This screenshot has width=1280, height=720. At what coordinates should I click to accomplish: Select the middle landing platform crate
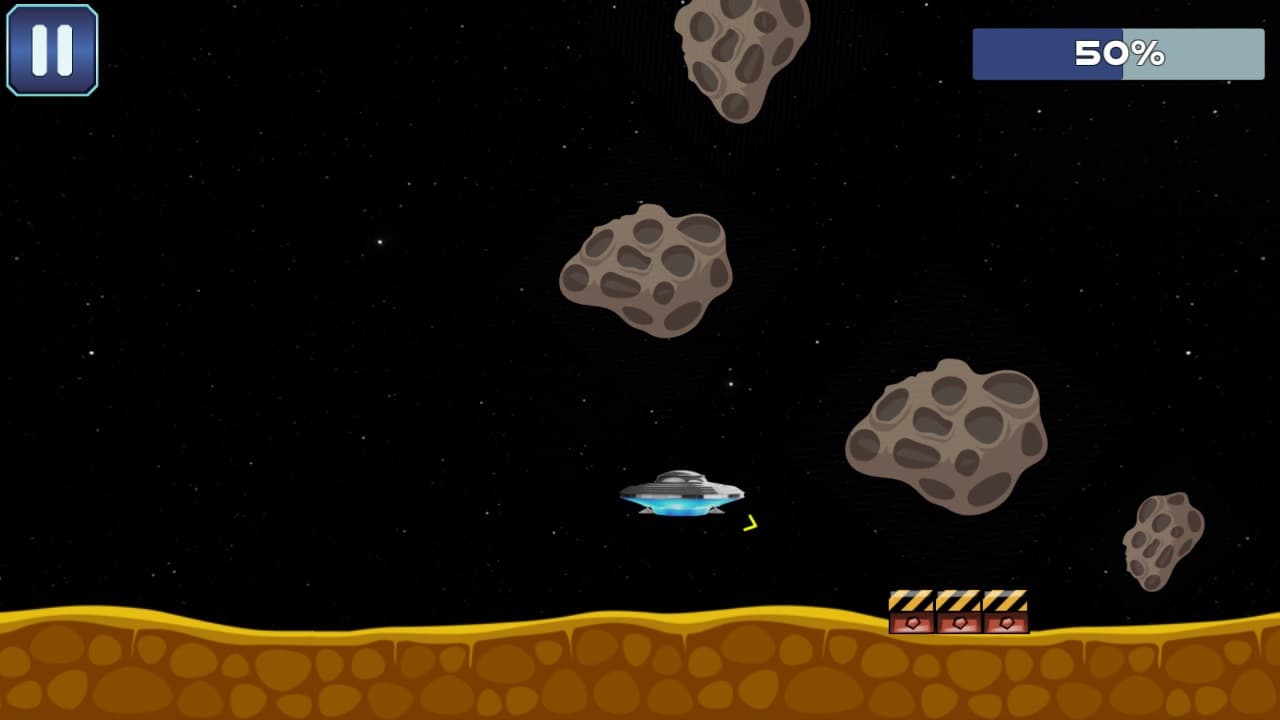click(957, 612)
